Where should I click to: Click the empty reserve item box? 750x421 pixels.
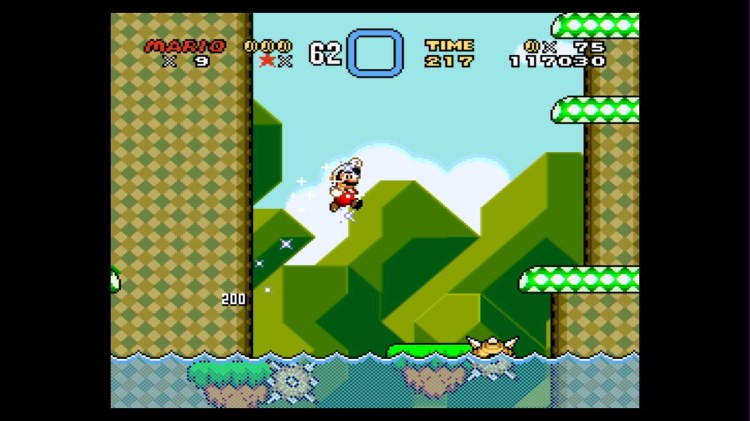(x=375, y=52)
